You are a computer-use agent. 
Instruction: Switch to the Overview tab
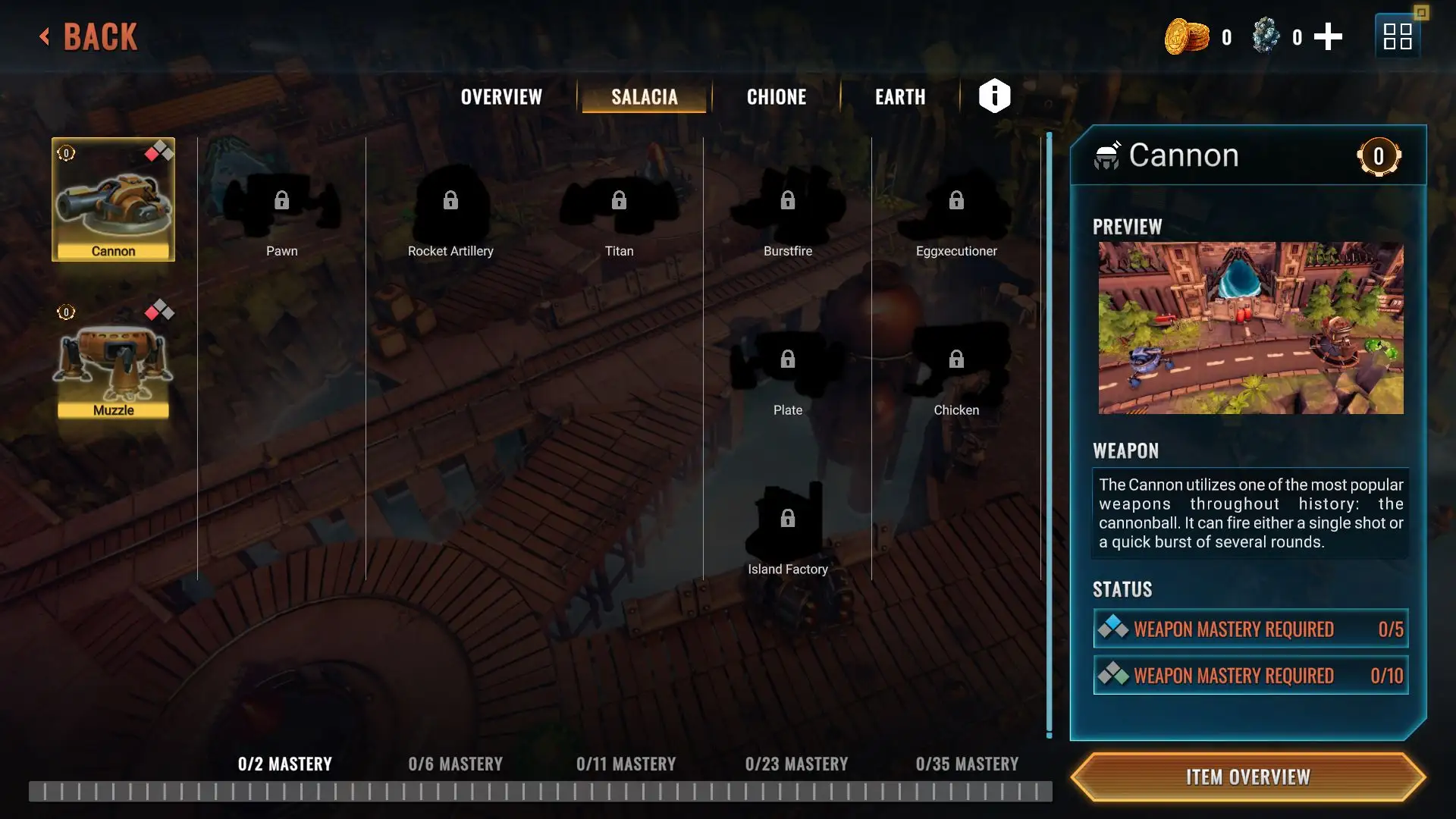click(x=501, y=97)
